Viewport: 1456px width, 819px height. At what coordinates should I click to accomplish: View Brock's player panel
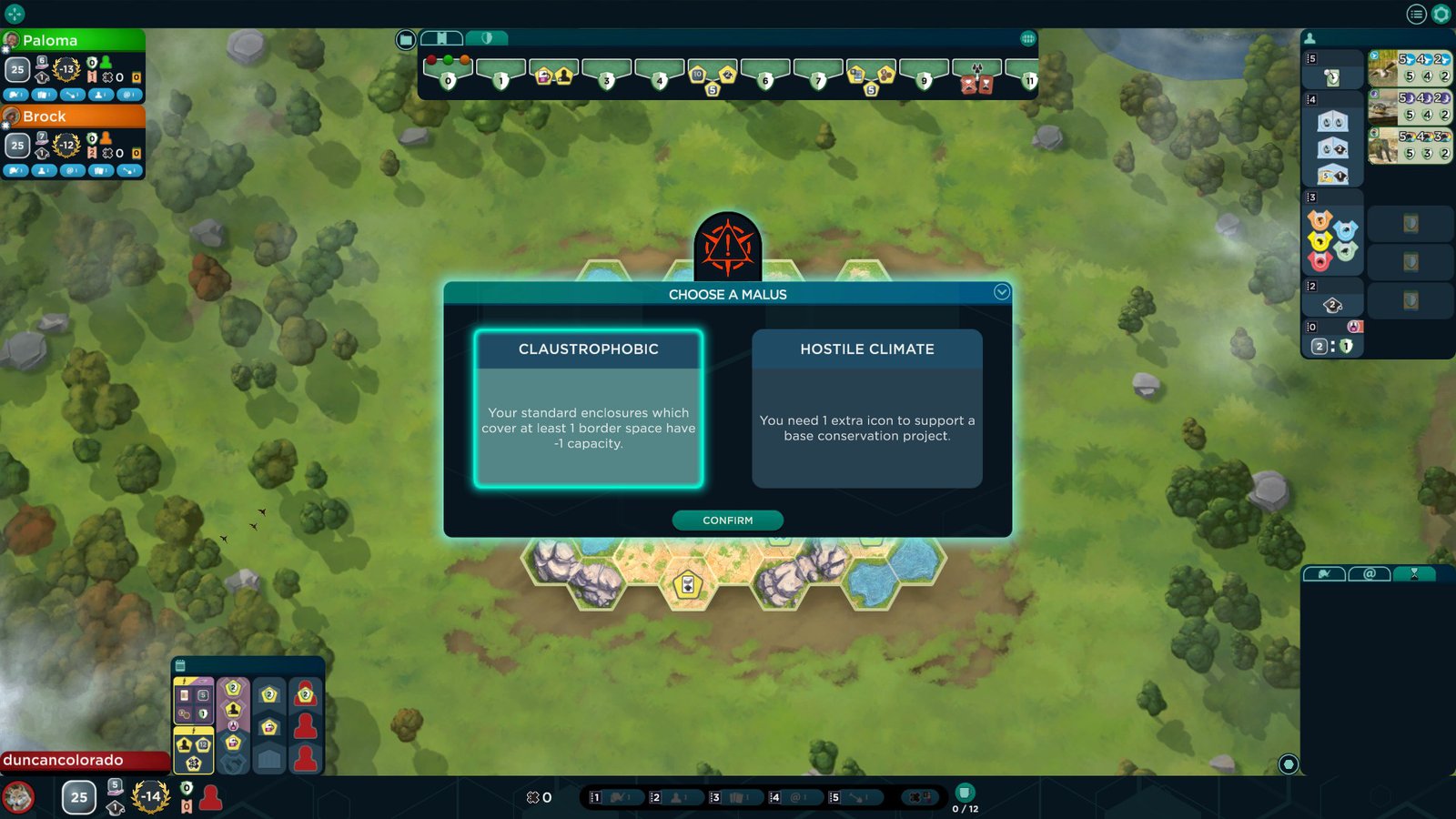coord(73,116)
